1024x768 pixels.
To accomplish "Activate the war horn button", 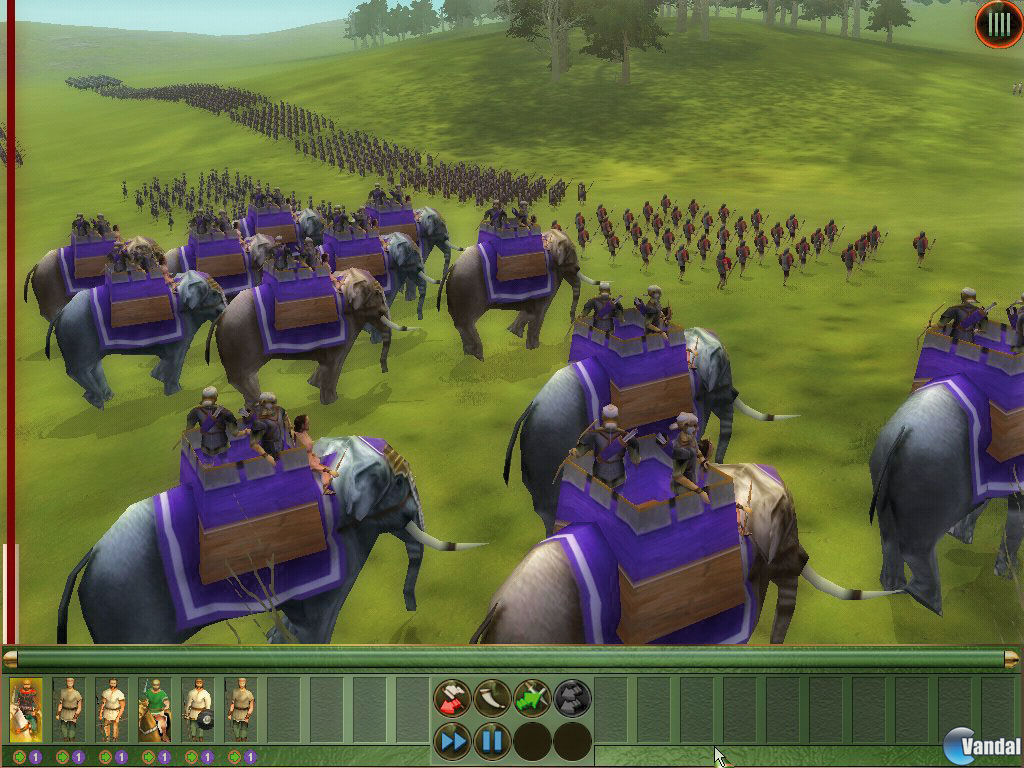I will click(x=492, y=698).
